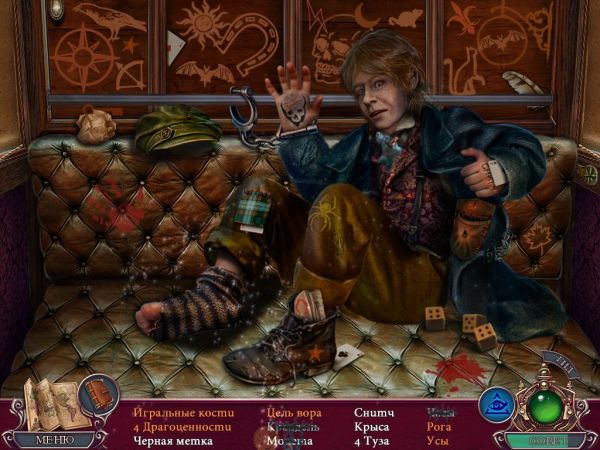Open the red journal book

pos(98,394)
